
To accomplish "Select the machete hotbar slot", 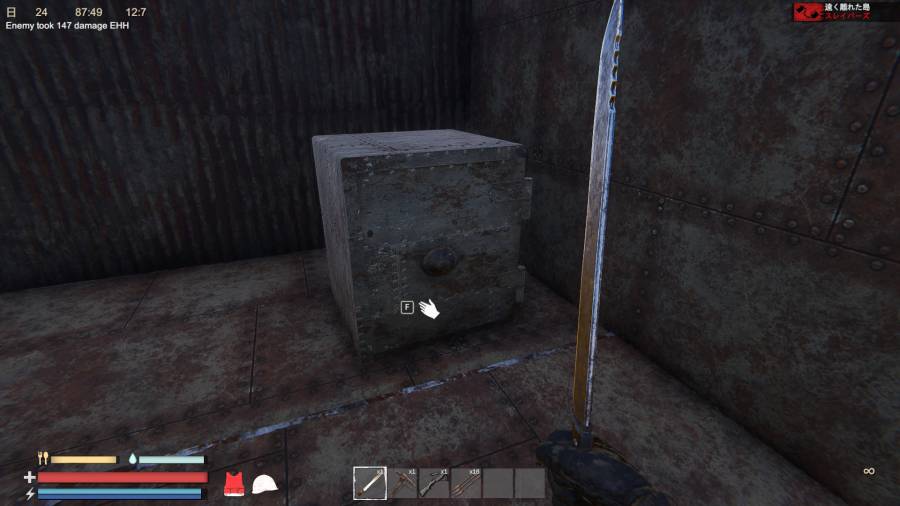I will [x=369, y=483].
